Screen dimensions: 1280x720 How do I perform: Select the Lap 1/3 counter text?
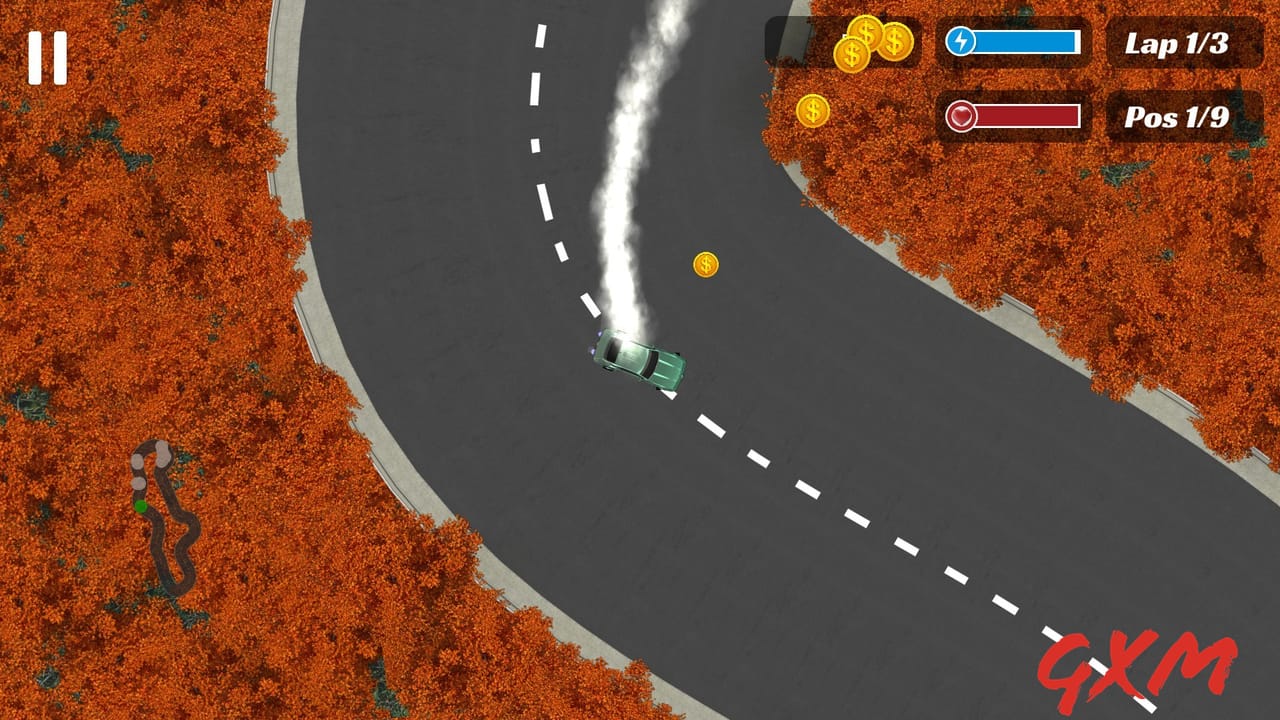[x=1179, y=44]
